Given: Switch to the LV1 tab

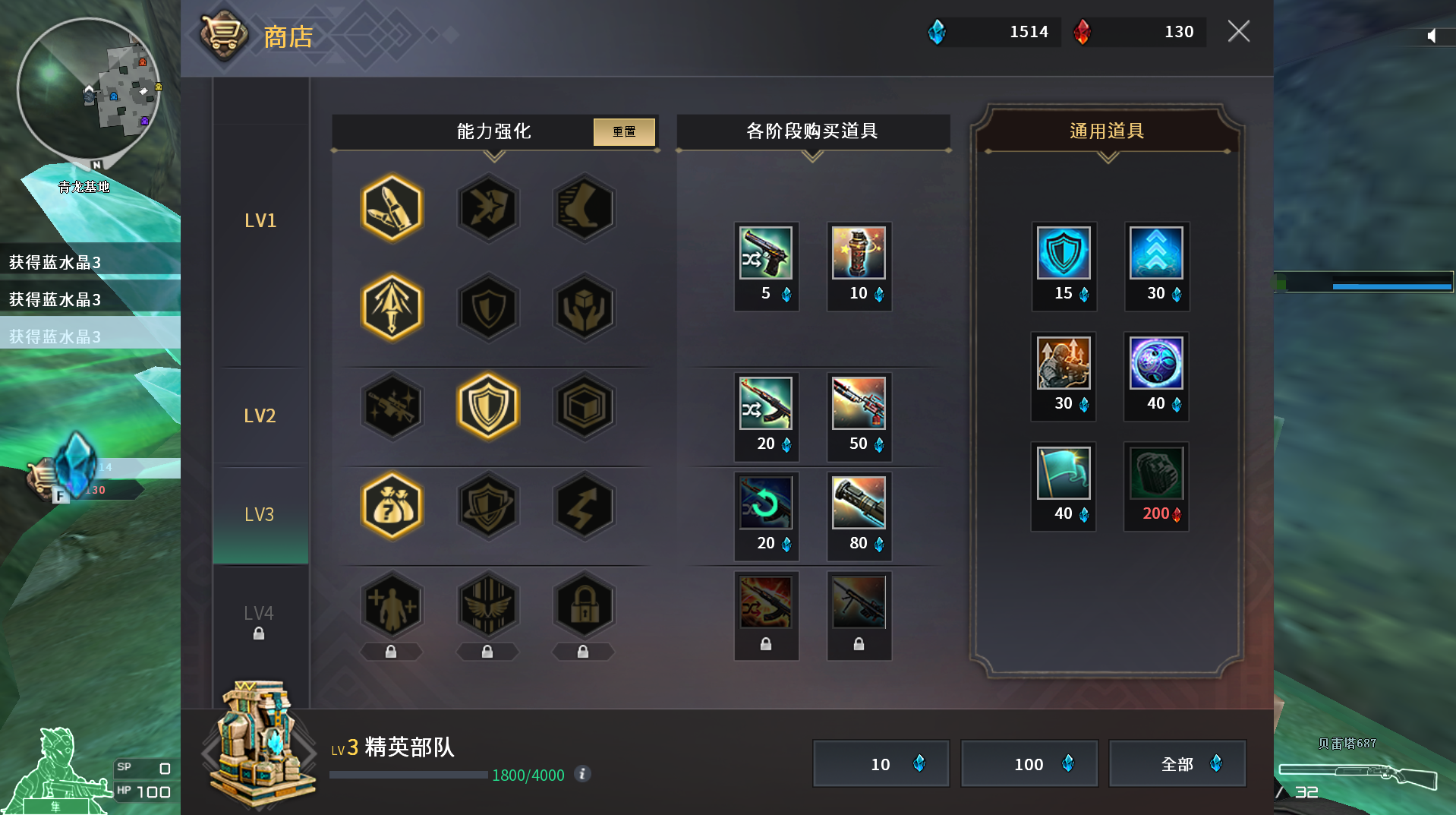Looking at the screenshot, I should coord(260,220).
